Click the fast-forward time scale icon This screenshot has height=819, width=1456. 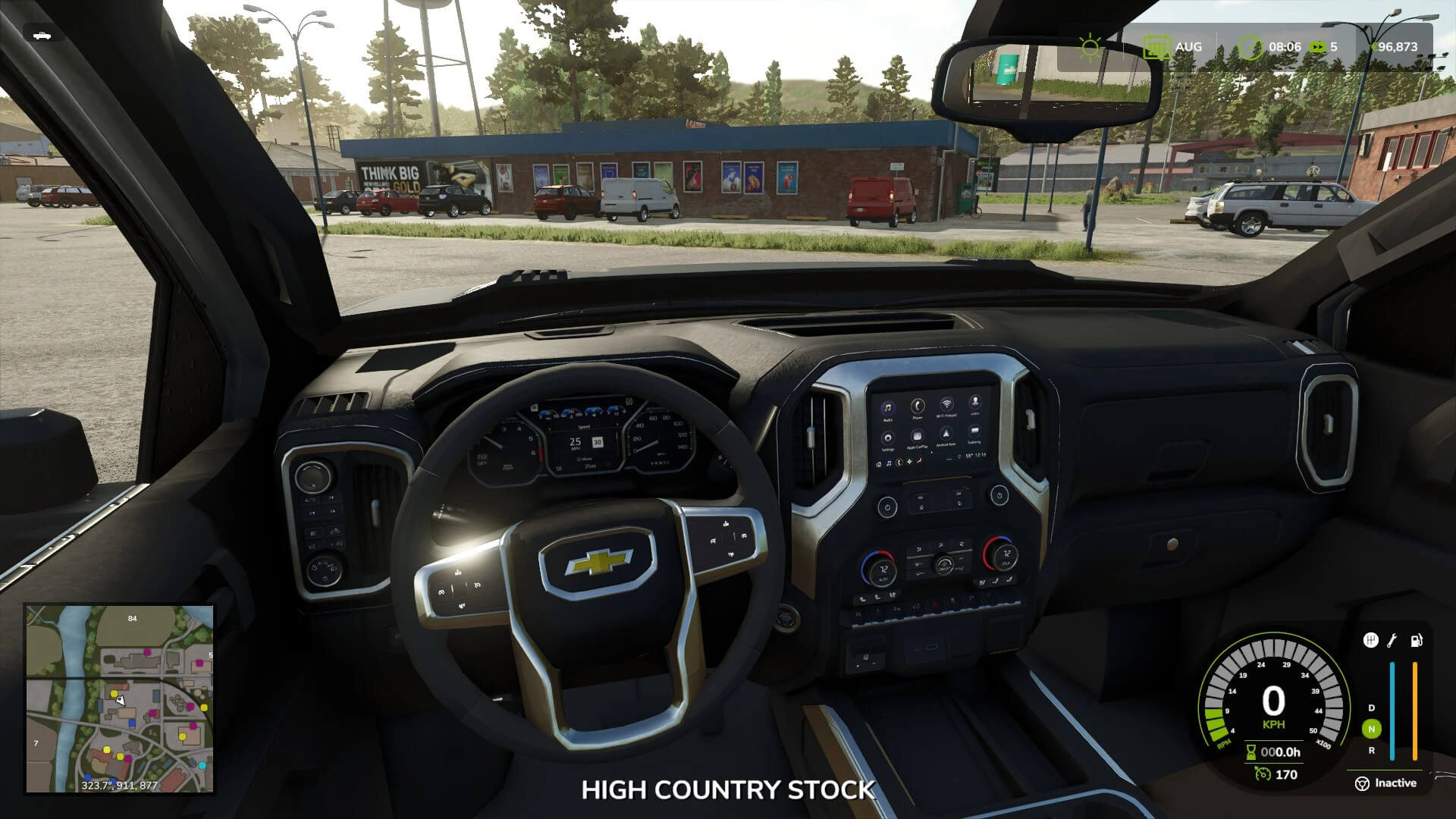(x=1319, y=47)
